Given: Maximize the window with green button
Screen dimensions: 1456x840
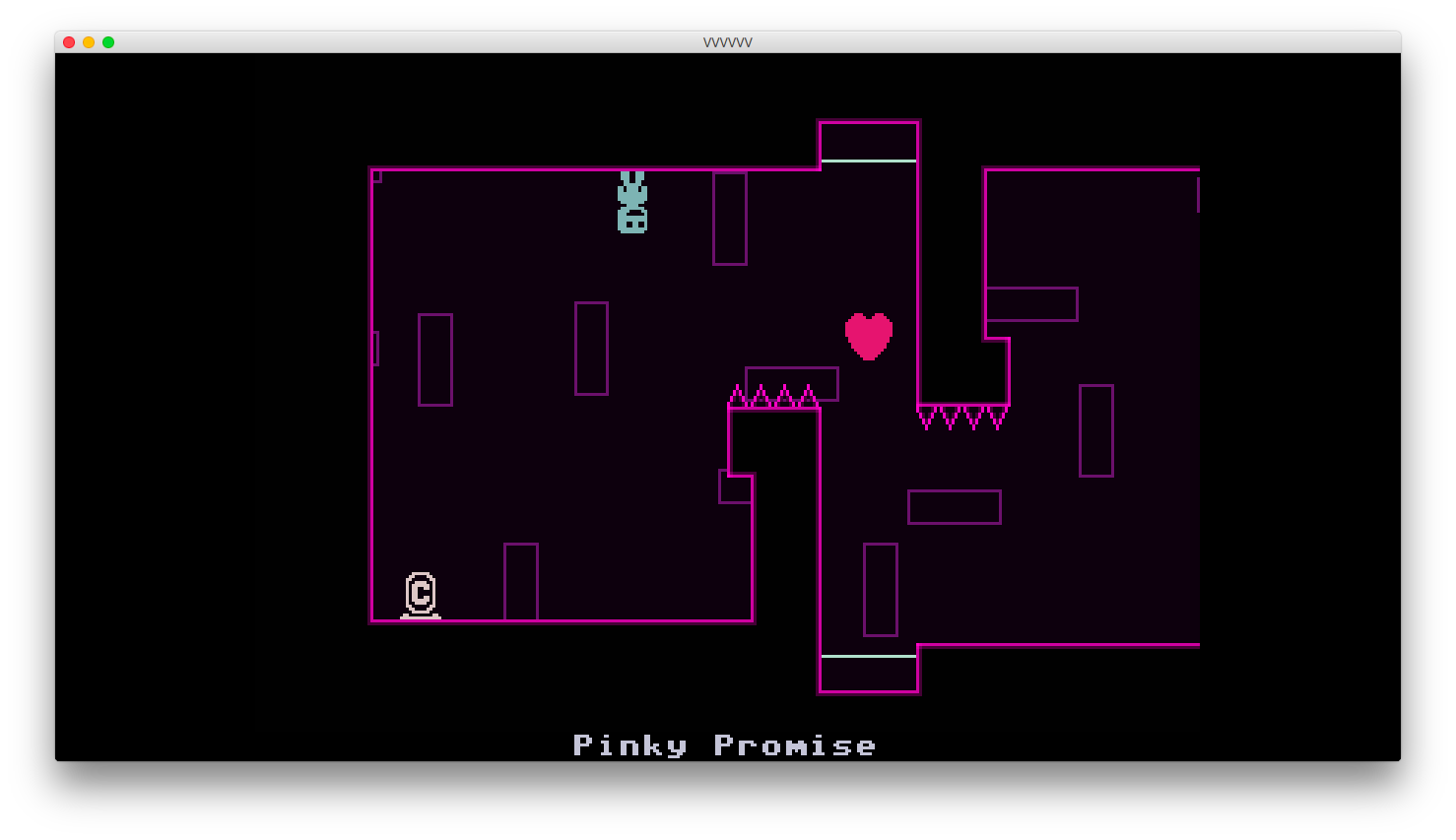Looking at the screenshot, I should (x=108, y=42).
